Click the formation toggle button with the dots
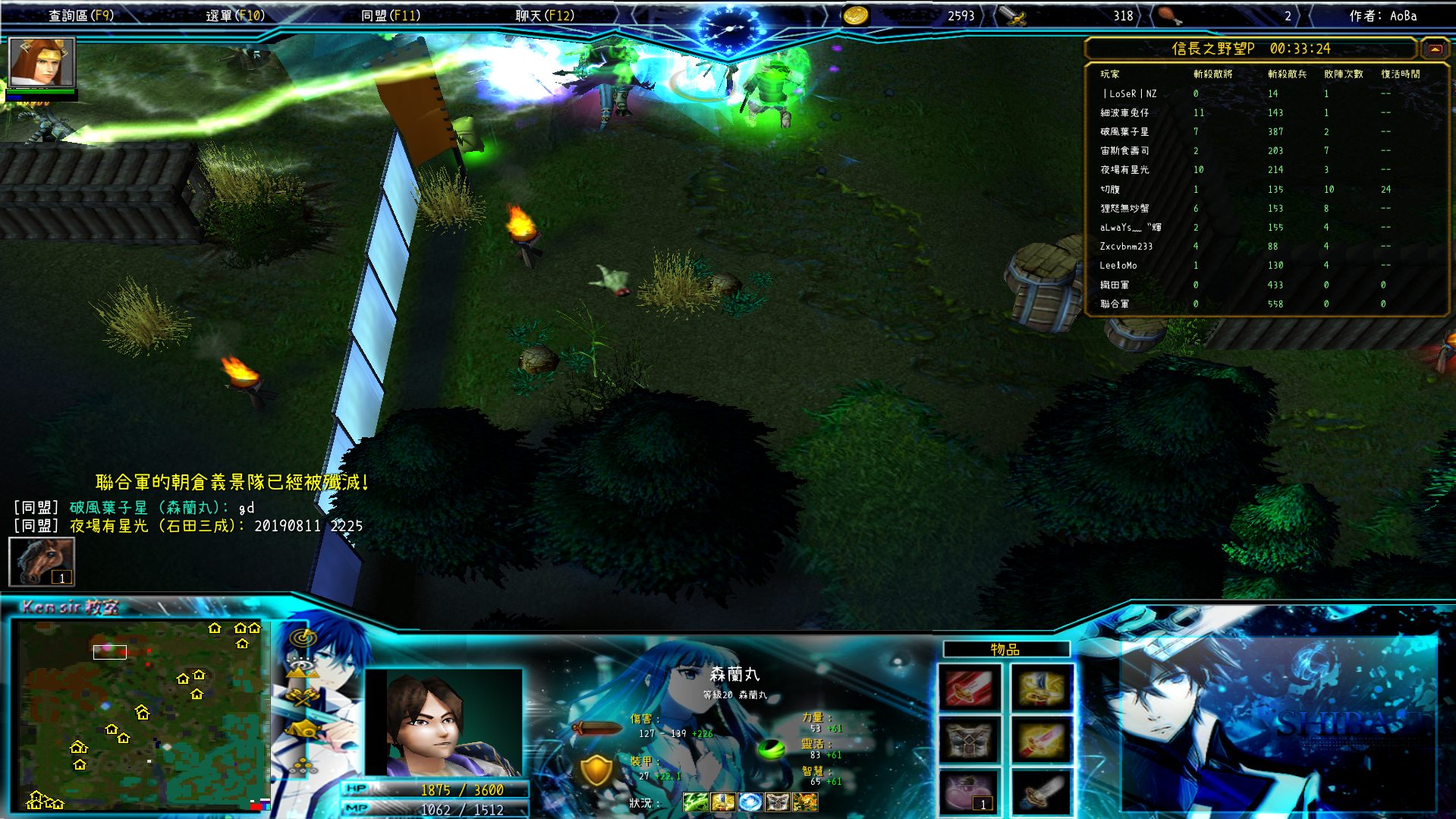1456x819 pixels. [303, 763]
